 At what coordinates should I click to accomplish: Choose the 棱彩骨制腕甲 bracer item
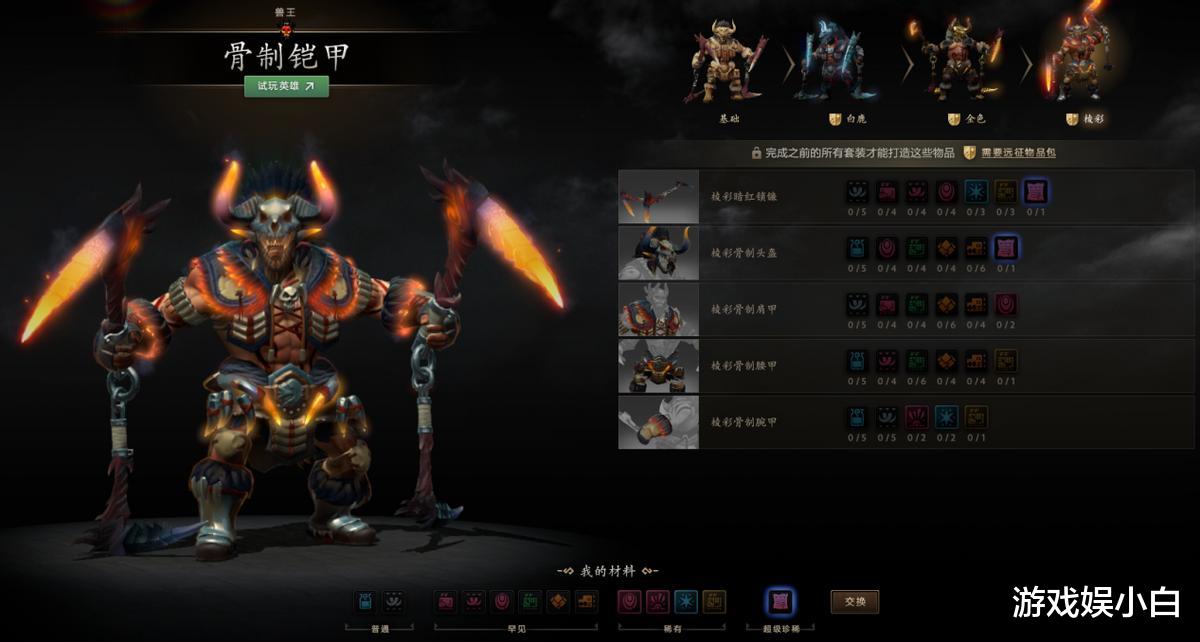point(658,421)
